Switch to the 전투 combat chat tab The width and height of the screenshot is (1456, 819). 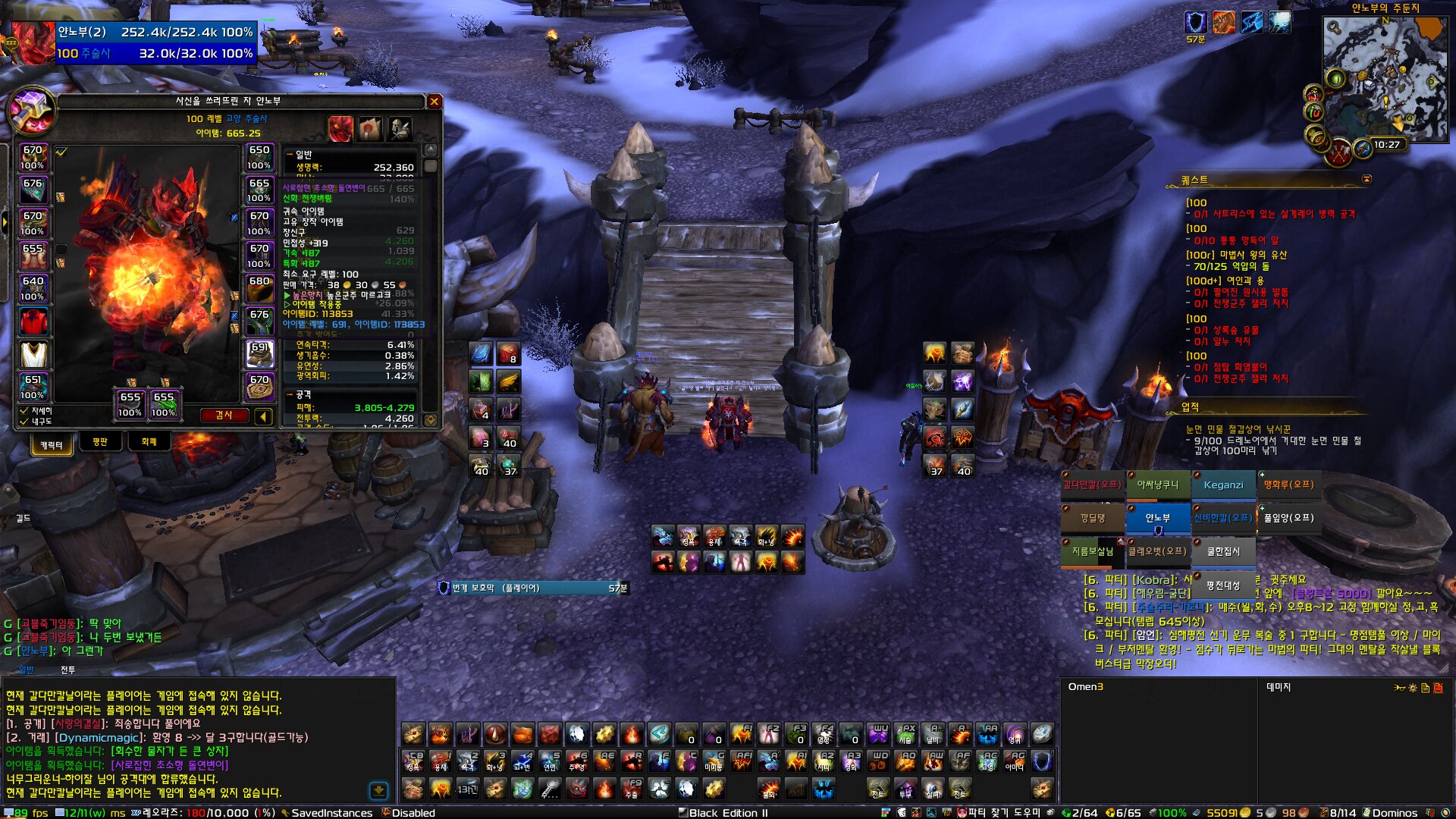pyautogui.click(x=67, y=670)
